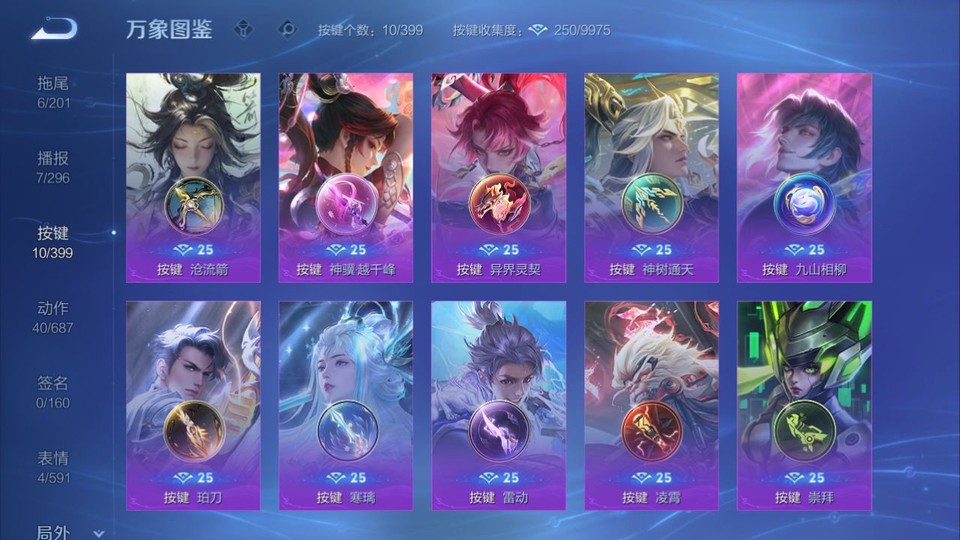Select the 沧流箭 button card

point(193,177)
